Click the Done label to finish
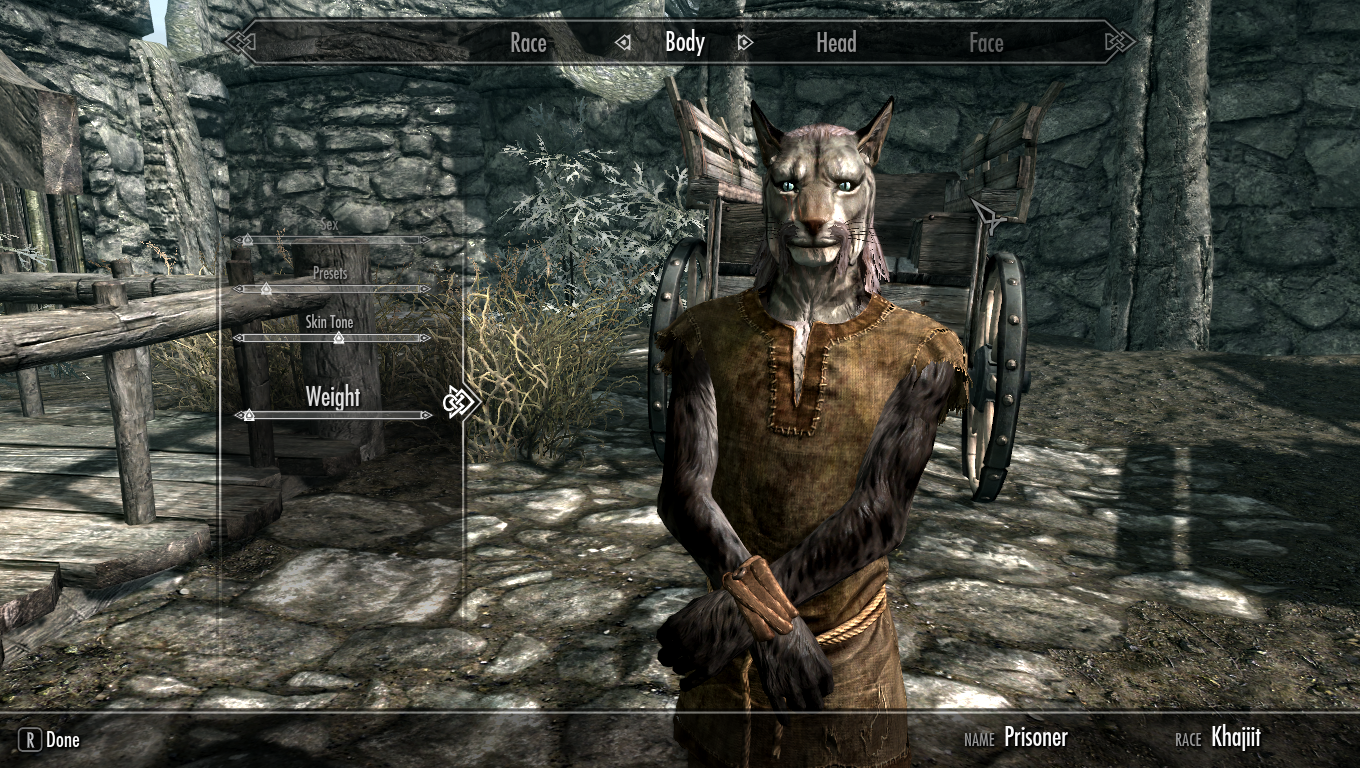Image resolution: width=1360 pixels, height=768 pixels. pyautogui.click(x=62, y=740)
